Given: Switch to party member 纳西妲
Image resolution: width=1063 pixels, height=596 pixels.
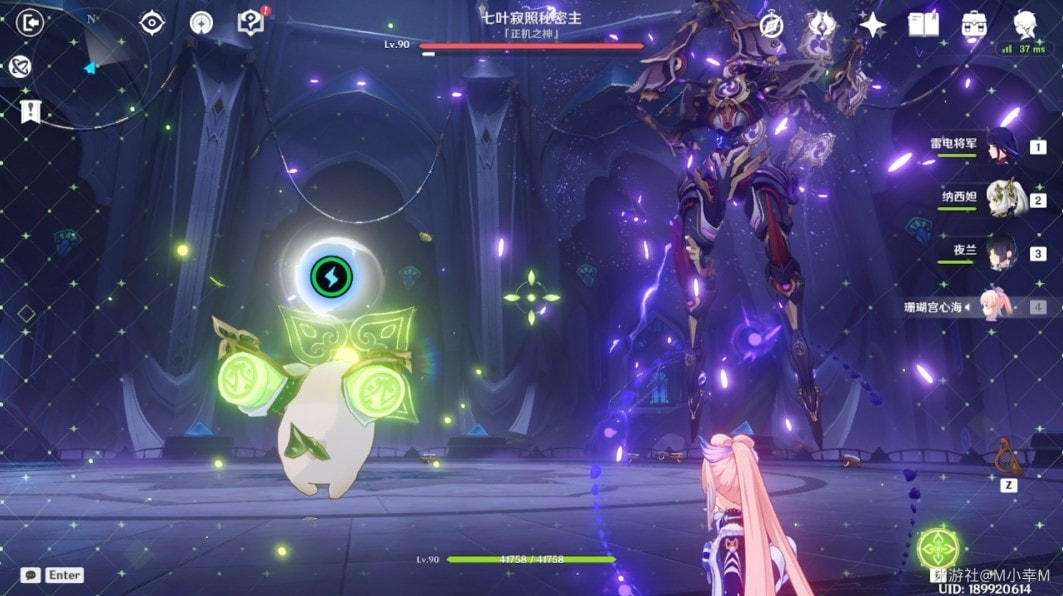Looking at the screenshot, I should [1000, 199].
